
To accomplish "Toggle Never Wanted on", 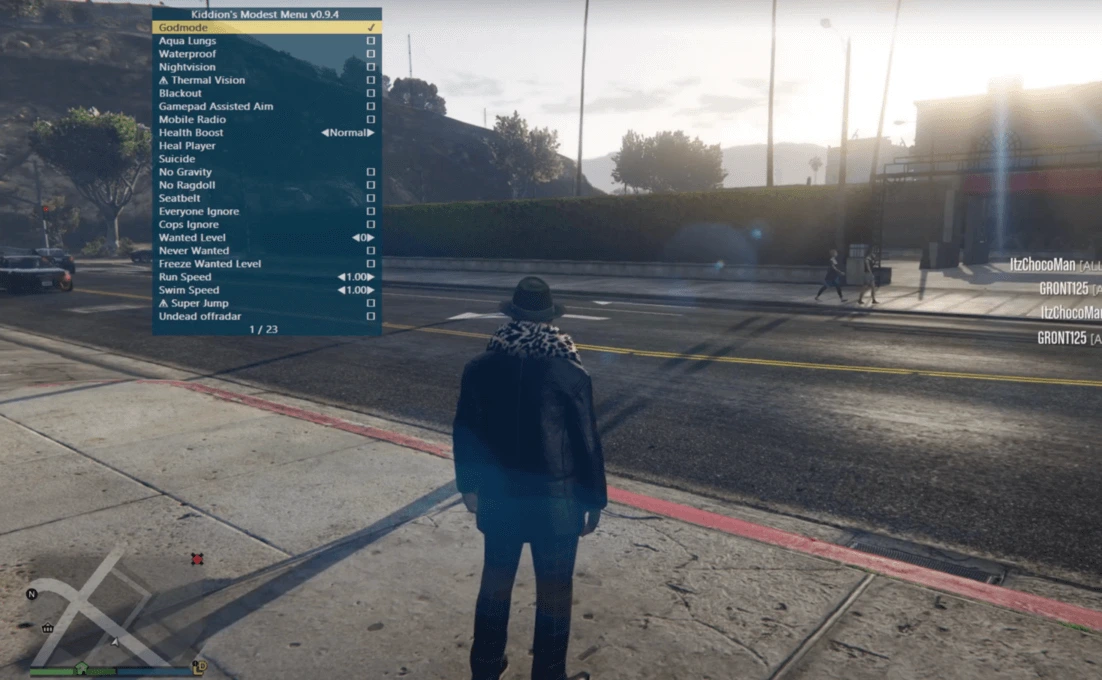I will [x=370, y=251].
